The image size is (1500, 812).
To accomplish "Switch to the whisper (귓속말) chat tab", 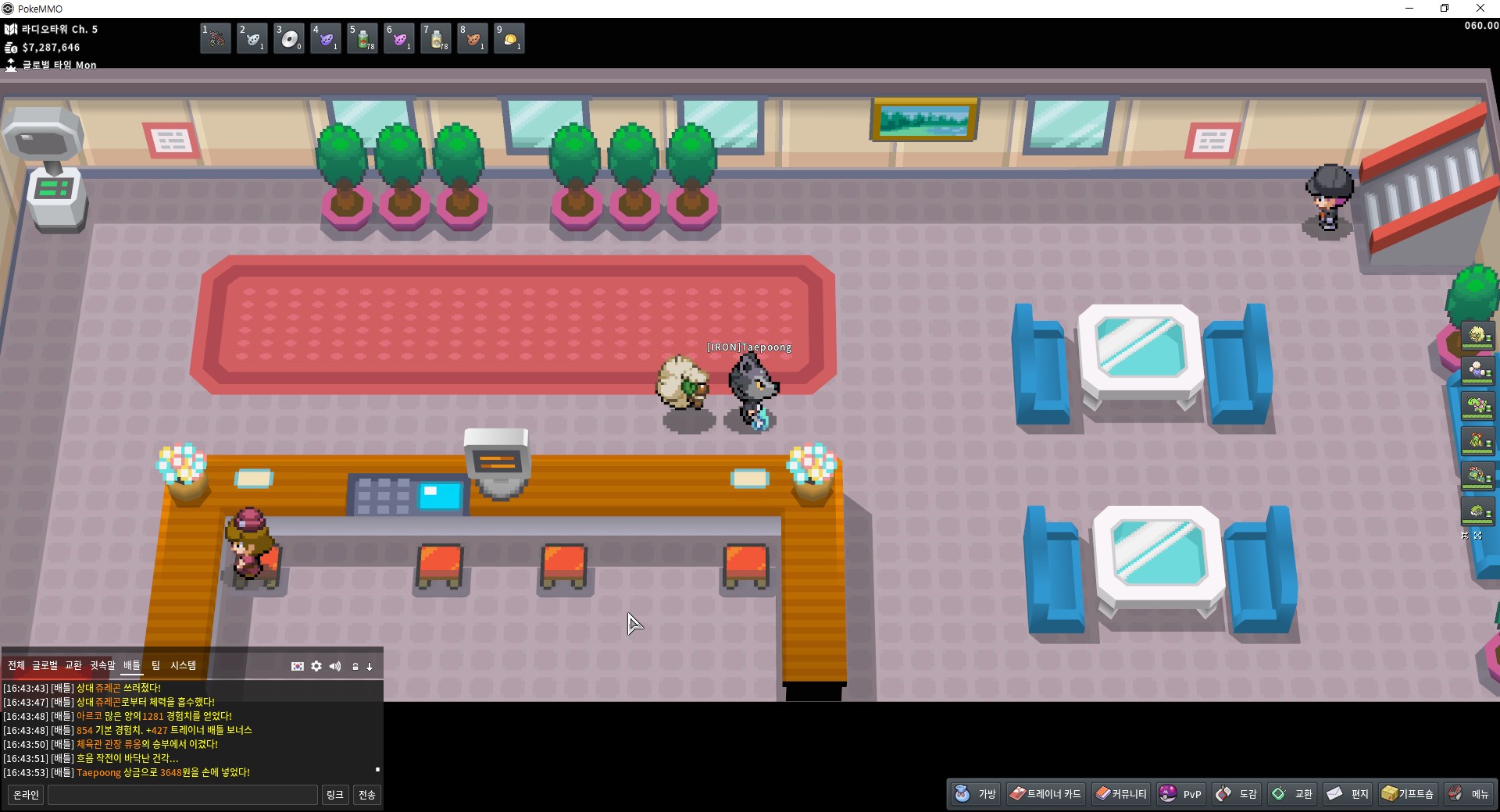I will pyautogui.click(x=102, y=665).
